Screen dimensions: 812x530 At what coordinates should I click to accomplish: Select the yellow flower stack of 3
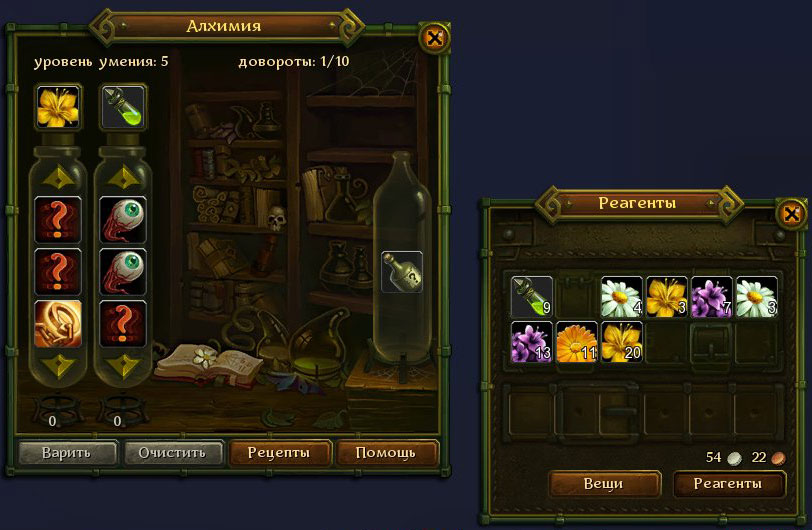667,296
